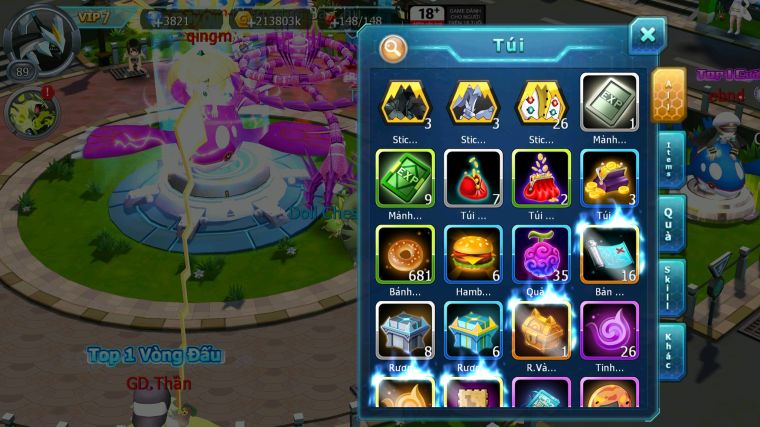Select the donut item with 681 count
Image resolution: width=760 pixels, height=427 pixels.
[x=405, y=252]
